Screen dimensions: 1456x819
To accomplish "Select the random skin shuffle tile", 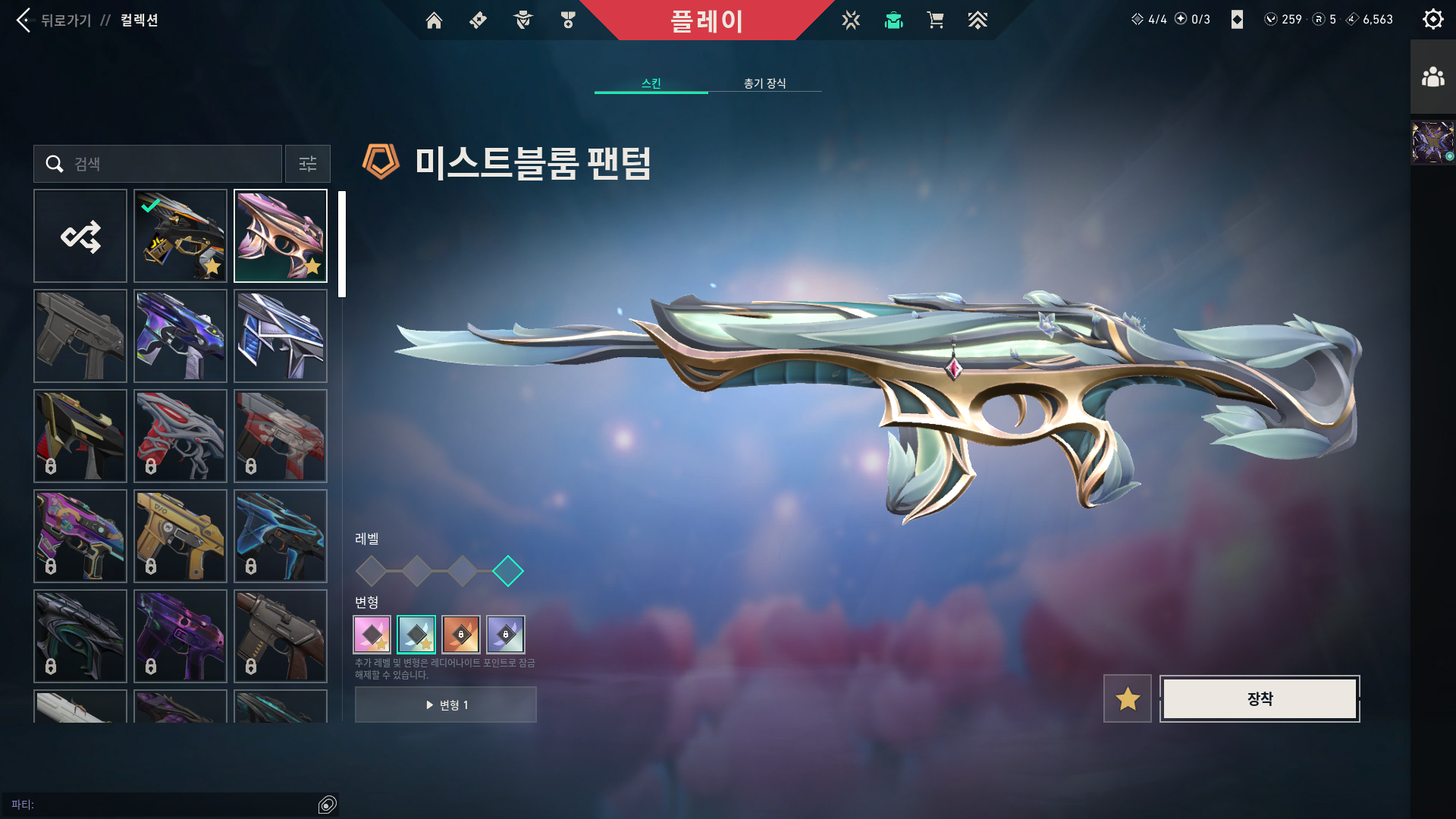I will tap(80, 236).
